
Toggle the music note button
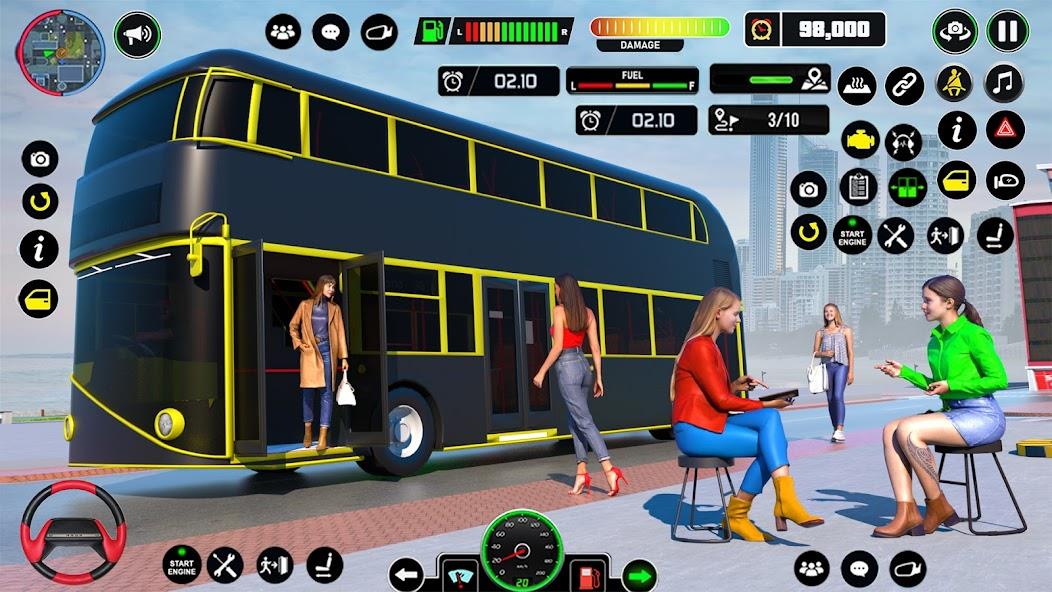pyautogui.click(x=1005, y=83)
